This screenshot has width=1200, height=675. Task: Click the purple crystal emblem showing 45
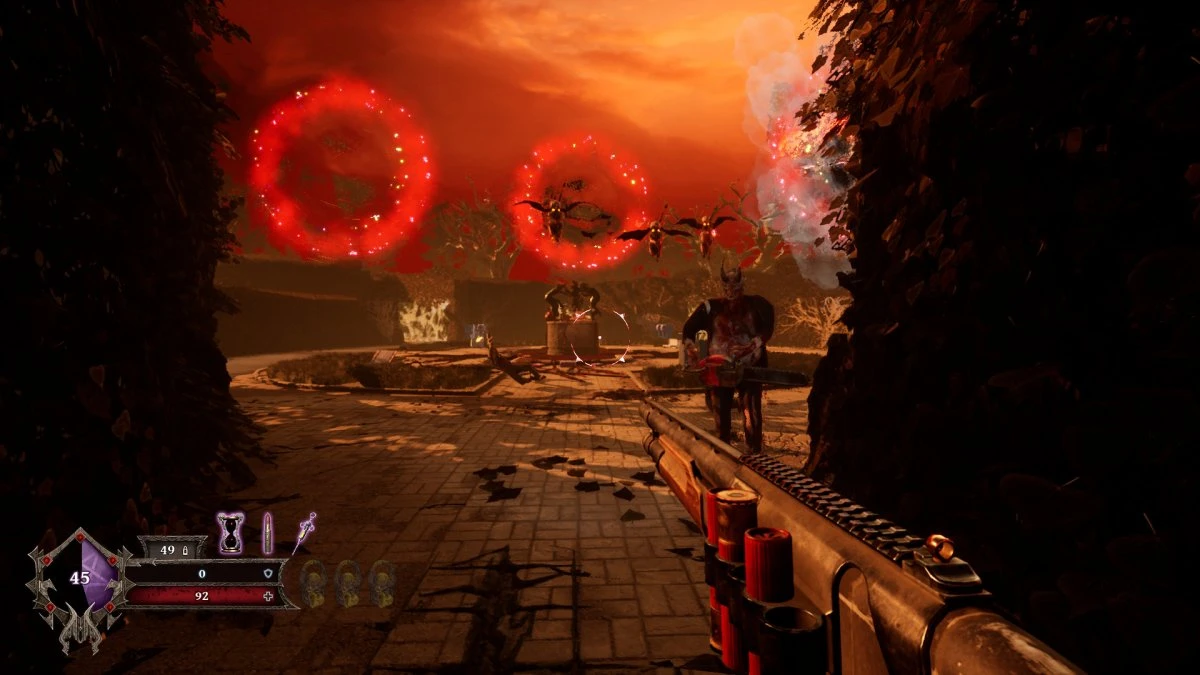(81, 578)
